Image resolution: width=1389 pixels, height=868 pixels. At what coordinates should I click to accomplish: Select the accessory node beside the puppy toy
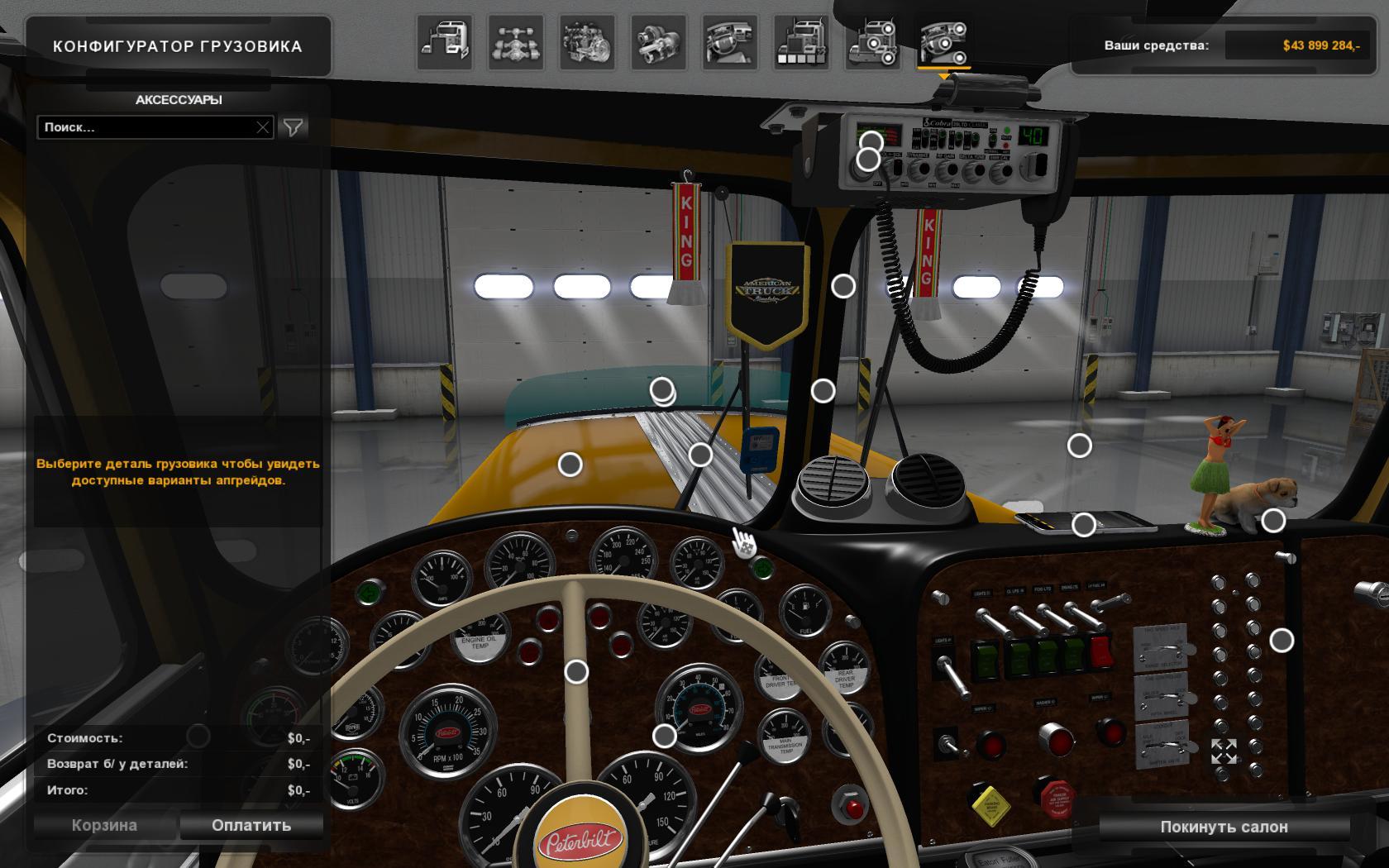pyautogui.click(x=1273, y=520)
